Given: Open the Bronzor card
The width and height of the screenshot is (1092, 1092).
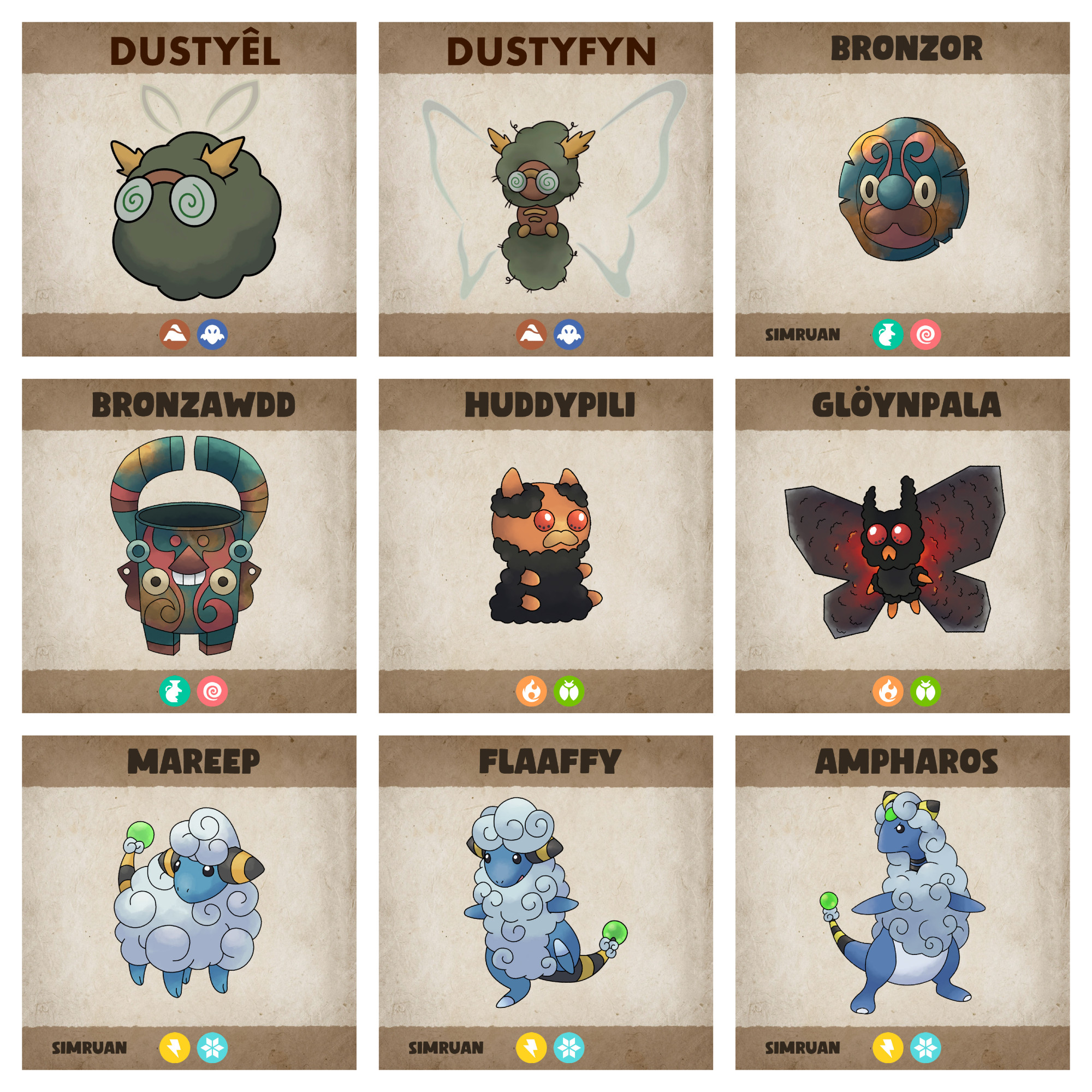Looking at the screenshot, I should pos(902,189).
